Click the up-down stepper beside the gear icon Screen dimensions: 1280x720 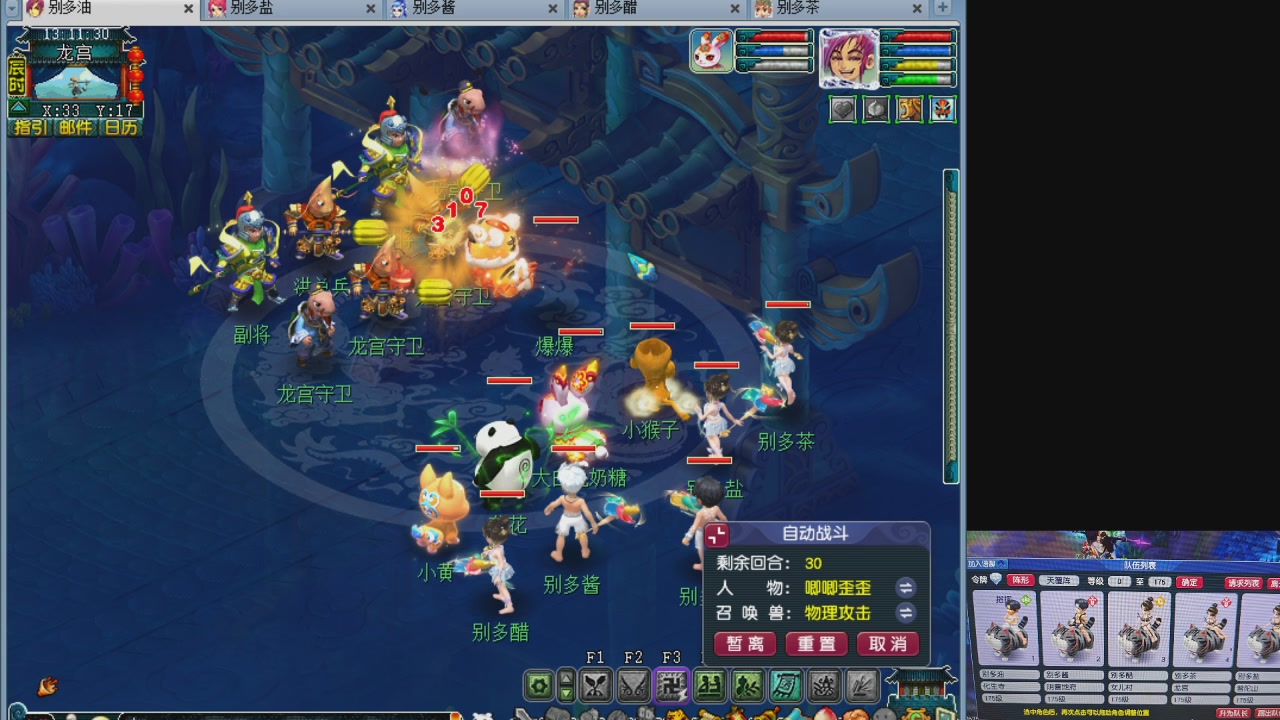pos(565,683)
